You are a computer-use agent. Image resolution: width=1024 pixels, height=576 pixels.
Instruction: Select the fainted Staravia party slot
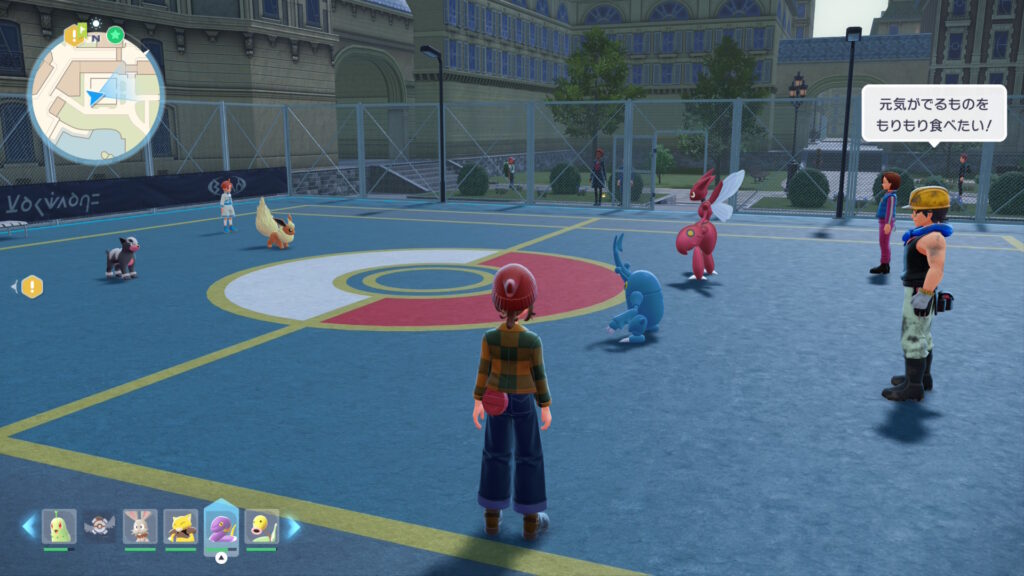(100, 526)
